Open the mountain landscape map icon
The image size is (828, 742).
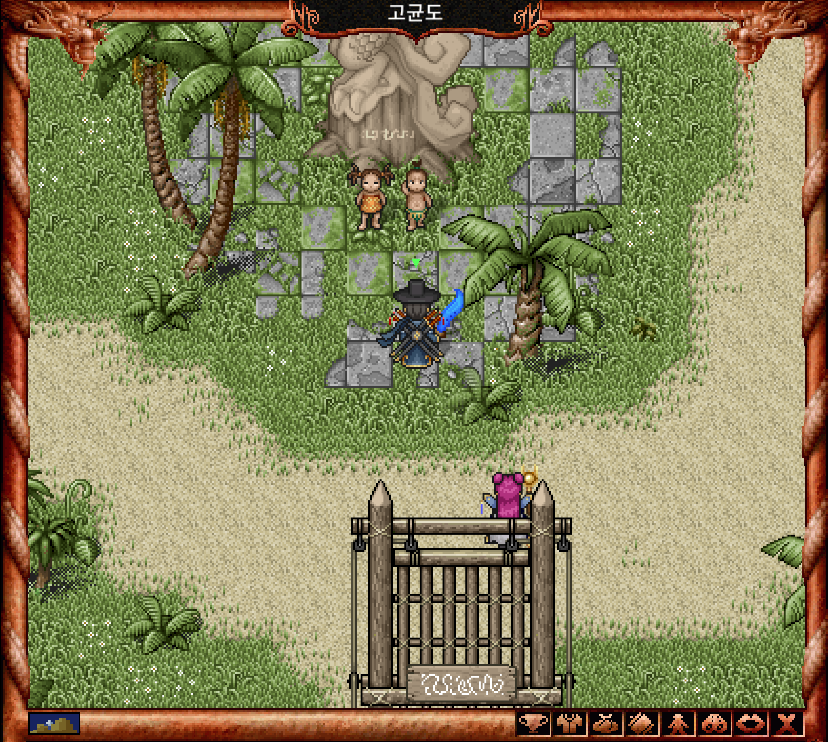pyautogui.click(x=54, y=722)
